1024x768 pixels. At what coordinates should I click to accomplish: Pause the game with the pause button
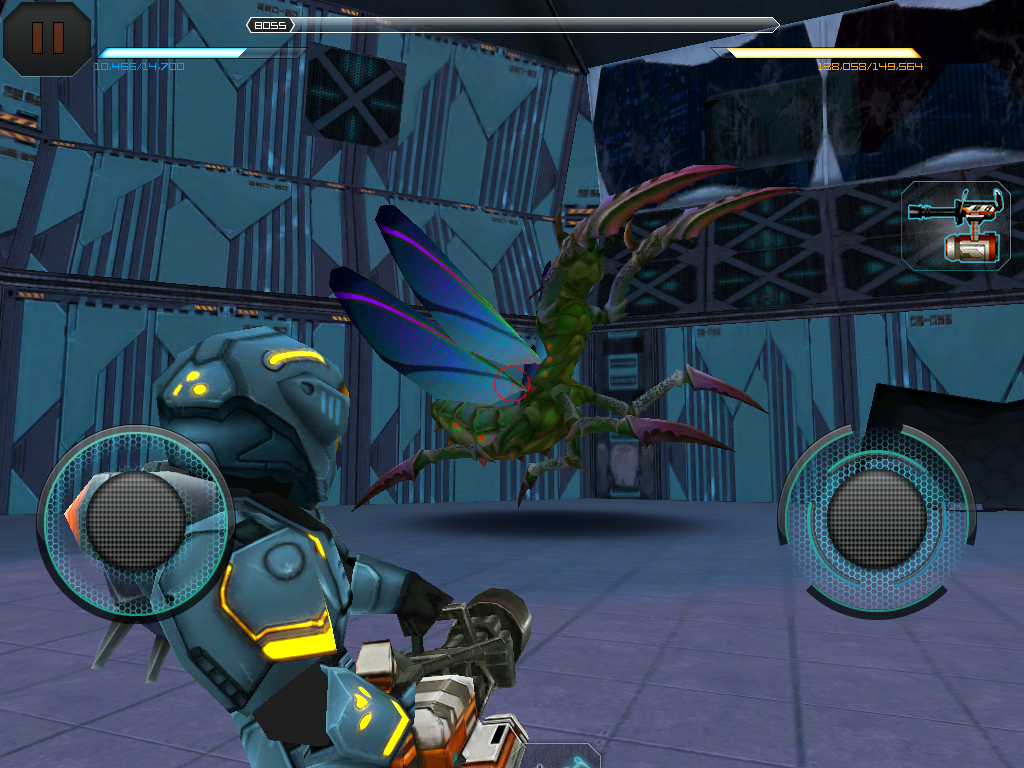click(47, 38)
